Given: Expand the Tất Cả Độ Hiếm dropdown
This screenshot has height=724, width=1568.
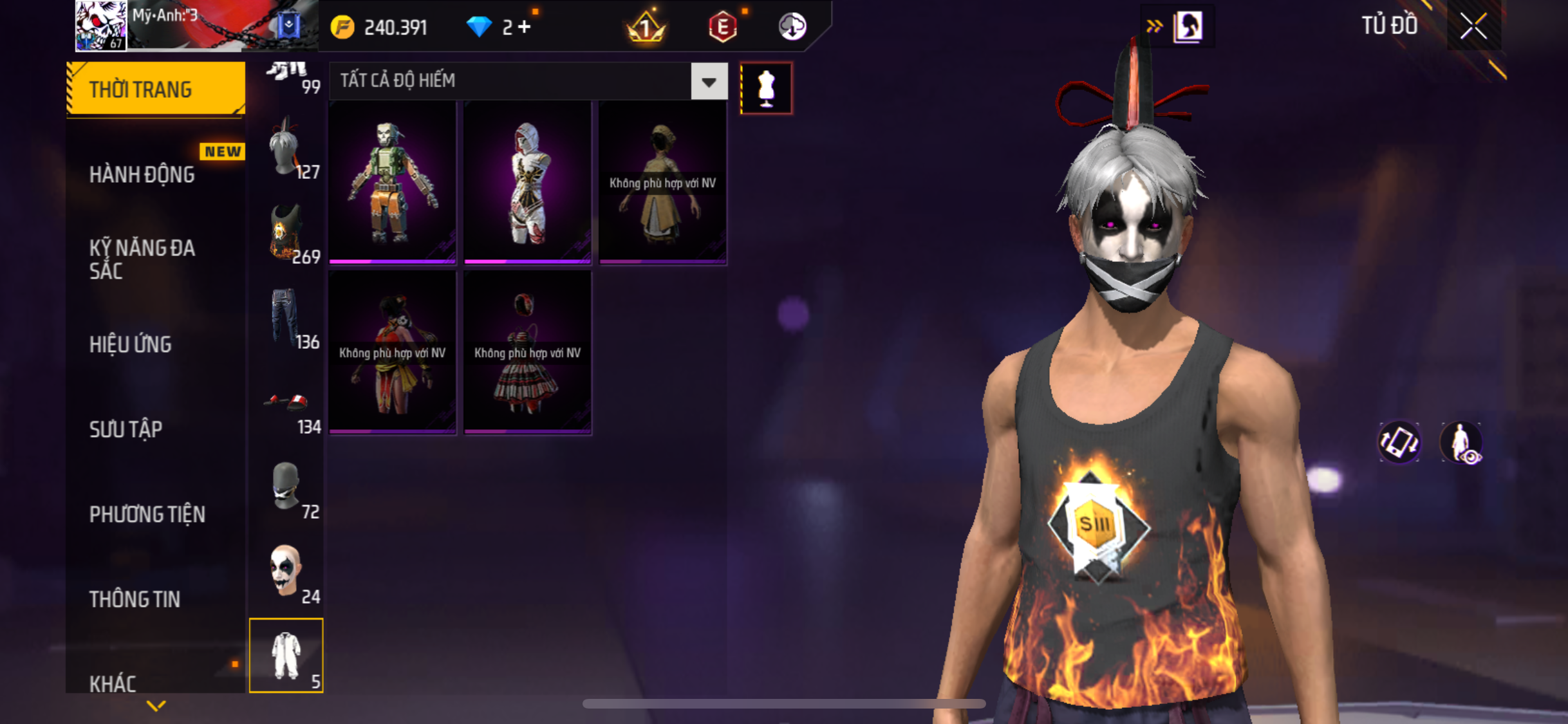Looking at the screenshot, I should pyautogui.click(x=709, y=82).
